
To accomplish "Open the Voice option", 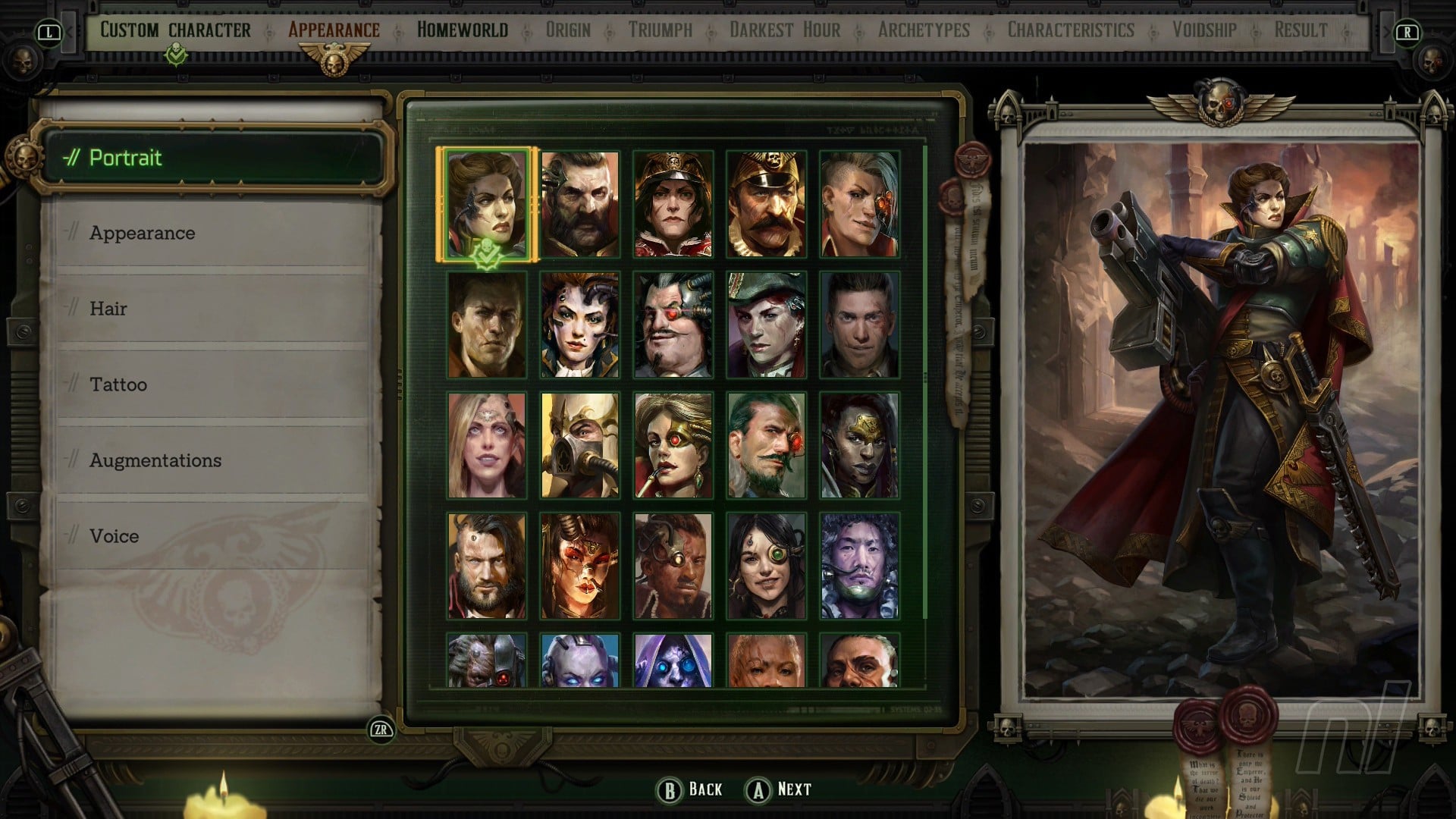I will [115, 536].
